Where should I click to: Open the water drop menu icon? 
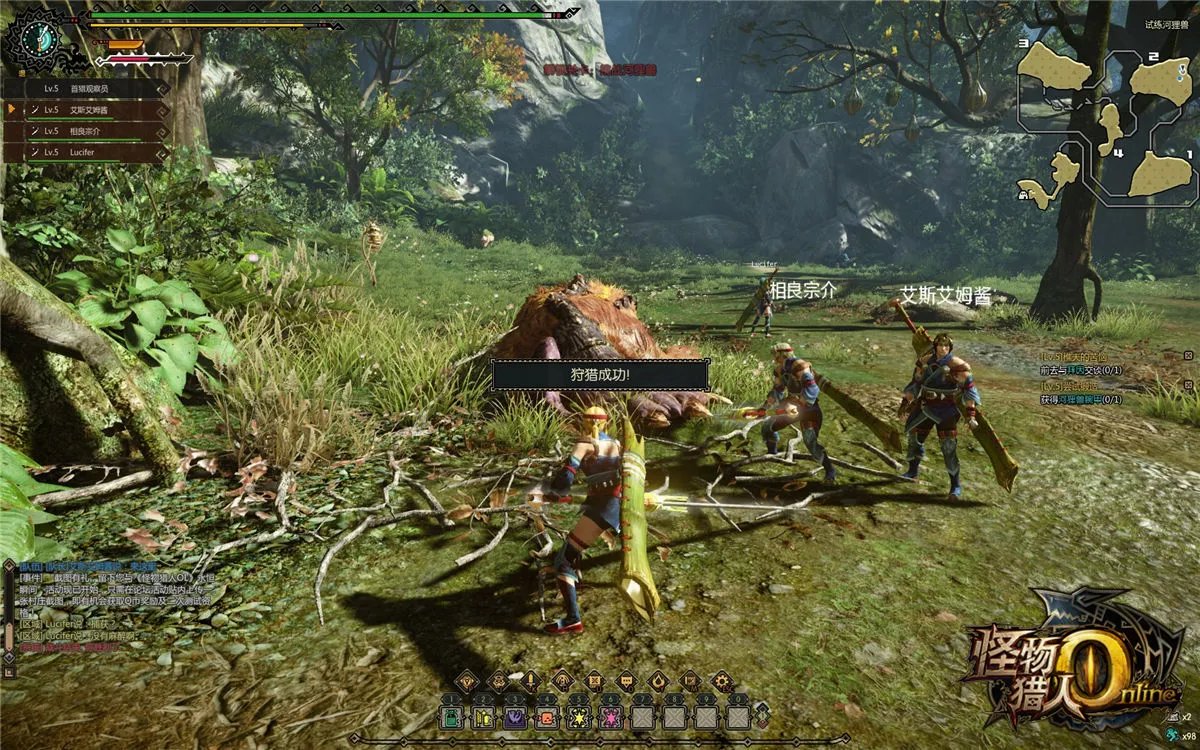click(657, 682)
